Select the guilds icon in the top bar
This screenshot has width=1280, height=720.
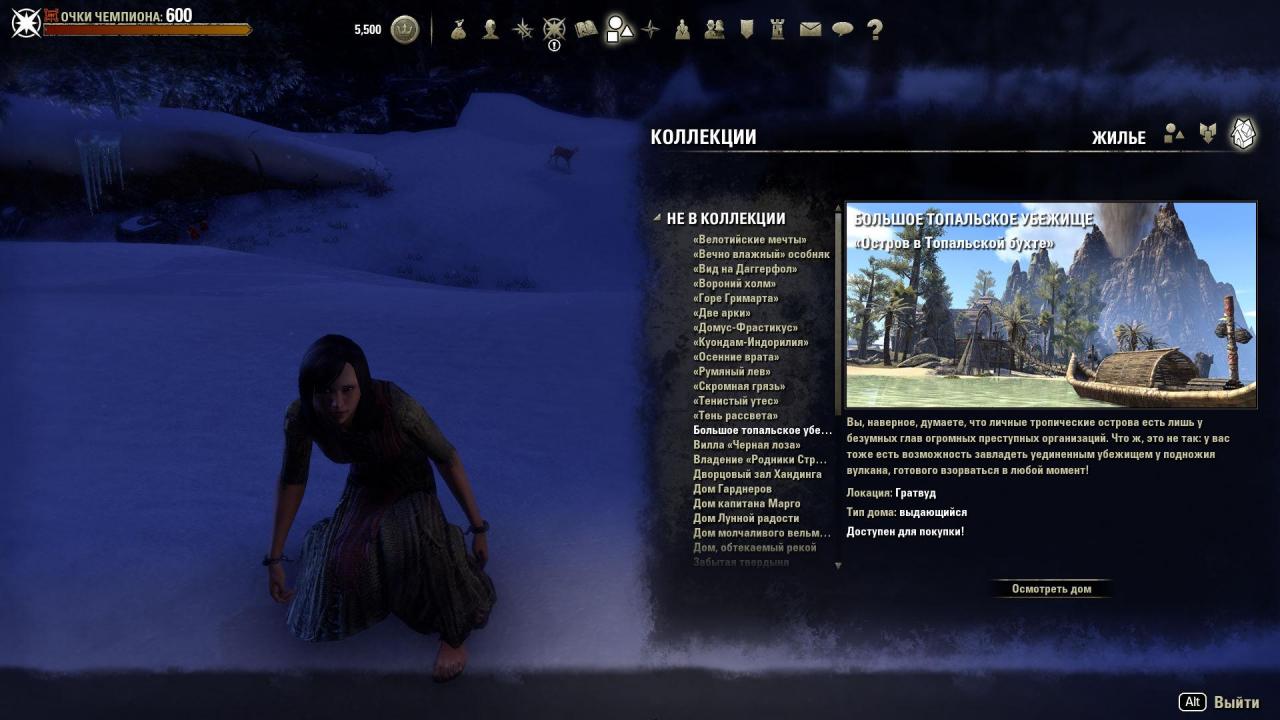713,30
